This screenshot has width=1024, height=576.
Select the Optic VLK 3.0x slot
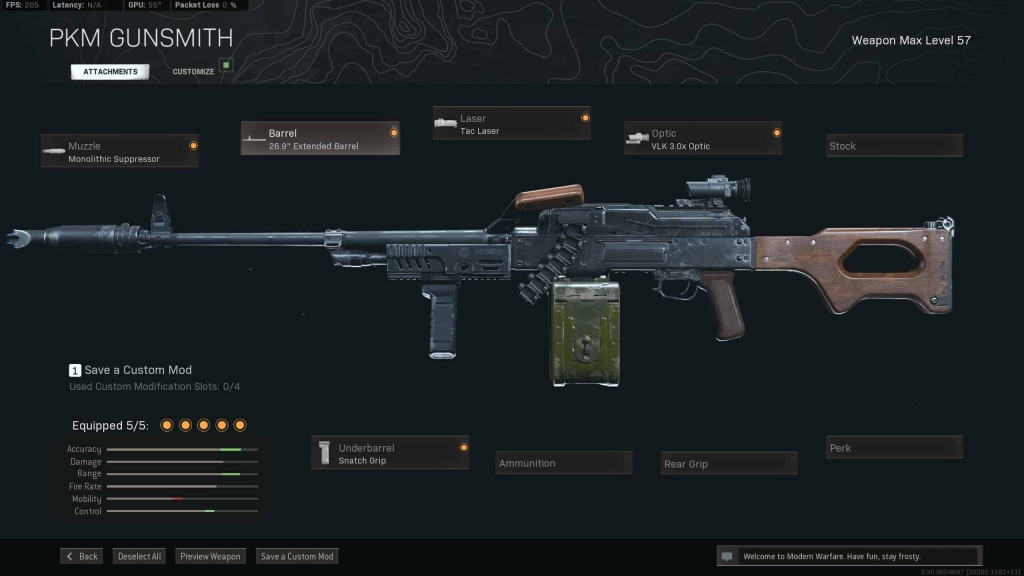click(x=702, y=139)
